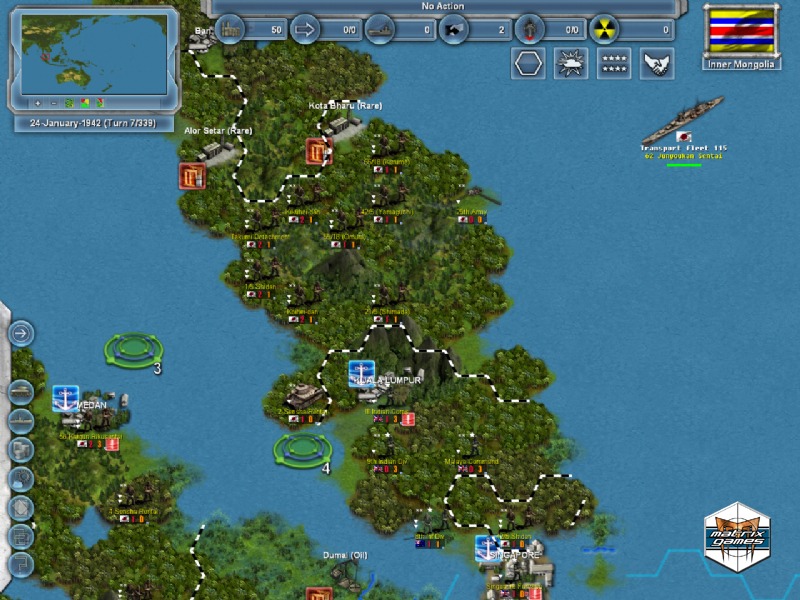
Task: Zoom in with the minimap plus button
Action: pyautogui.click(x=38, y=103)
